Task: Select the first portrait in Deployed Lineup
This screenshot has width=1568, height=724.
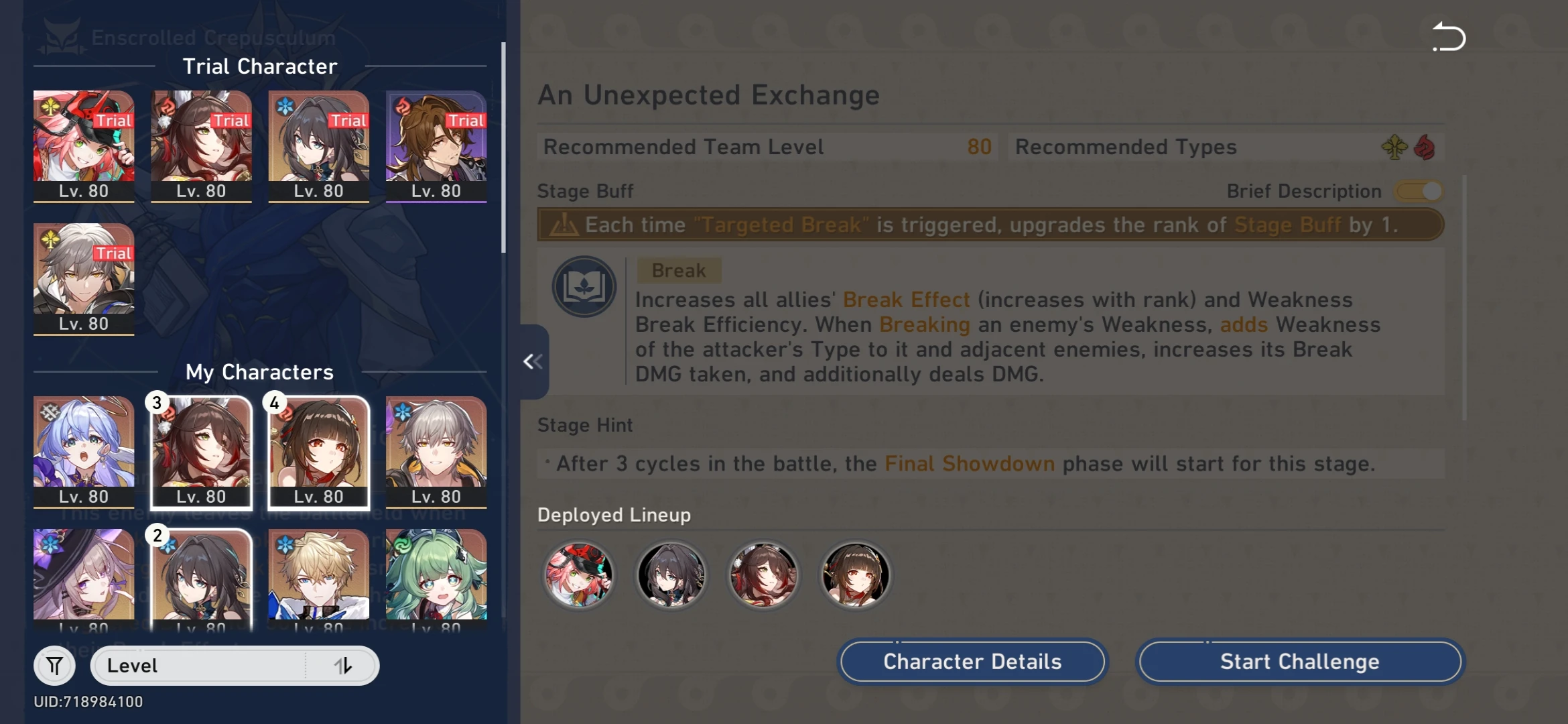Action: pos(579,575)
